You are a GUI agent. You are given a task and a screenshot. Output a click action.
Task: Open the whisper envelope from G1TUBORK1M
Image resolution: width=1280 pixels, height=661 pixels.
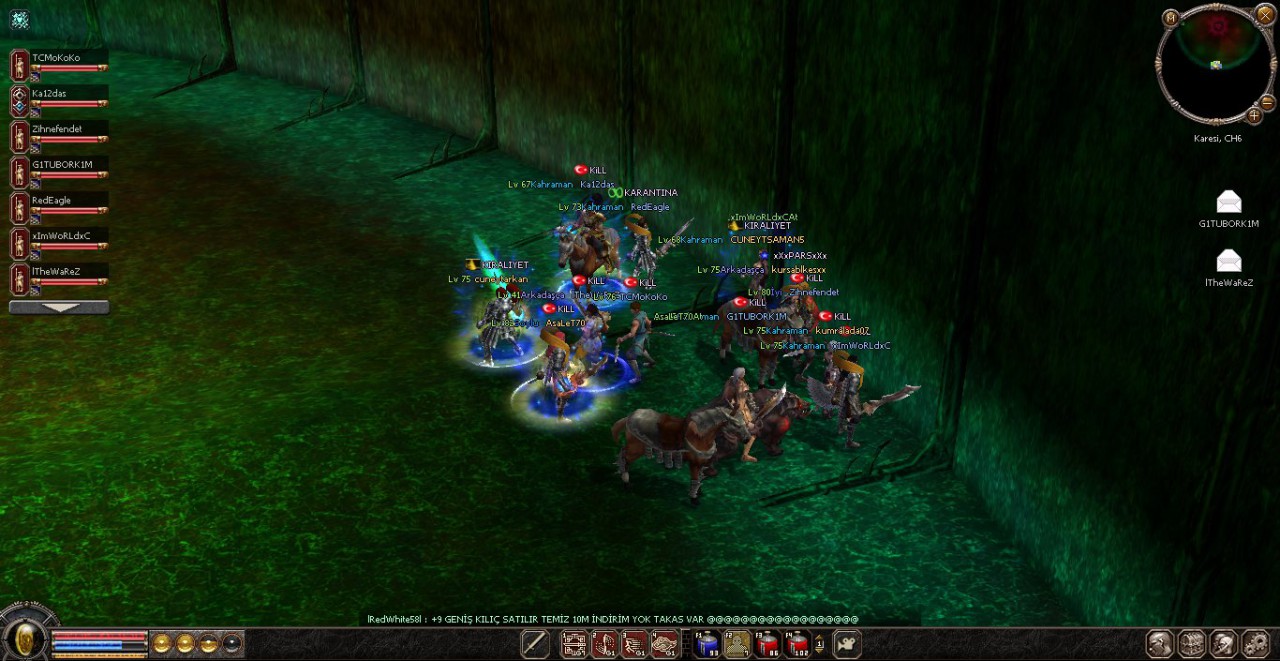point(1228,202)
